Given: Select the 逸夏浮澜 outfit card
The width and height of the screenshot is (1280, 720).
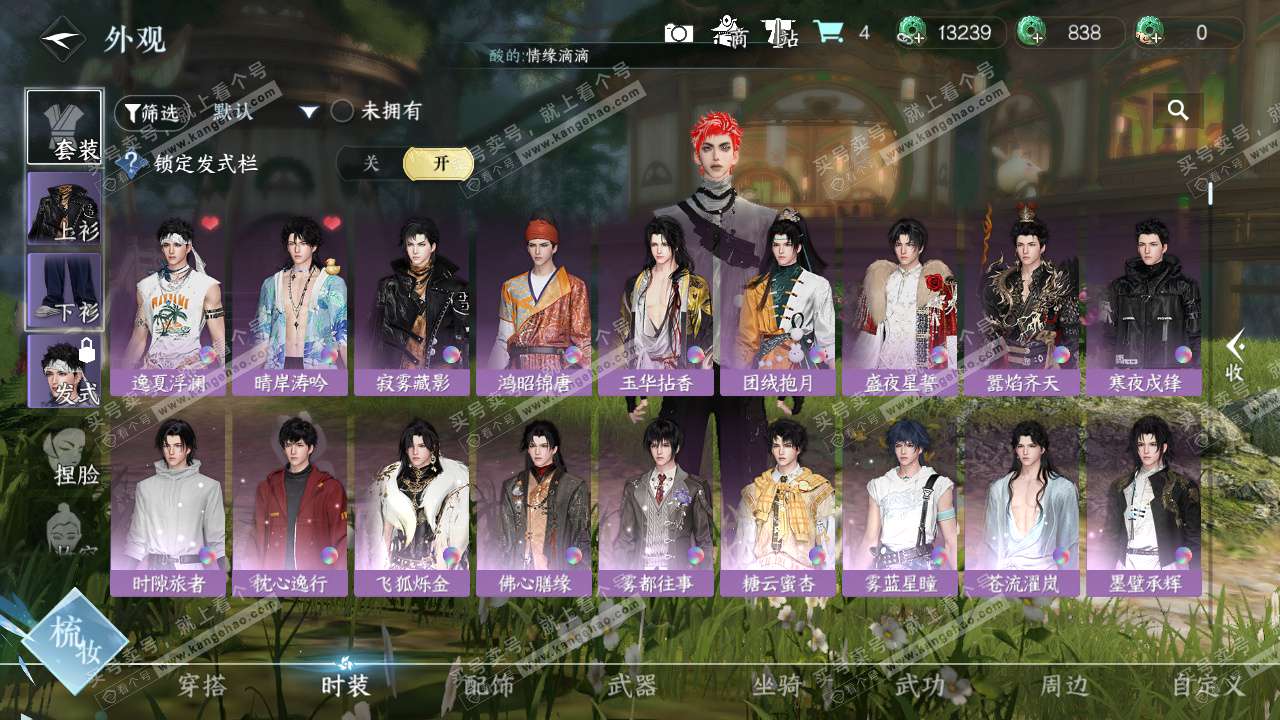Looking at the screenshot, I should click(x=168, y=305).
